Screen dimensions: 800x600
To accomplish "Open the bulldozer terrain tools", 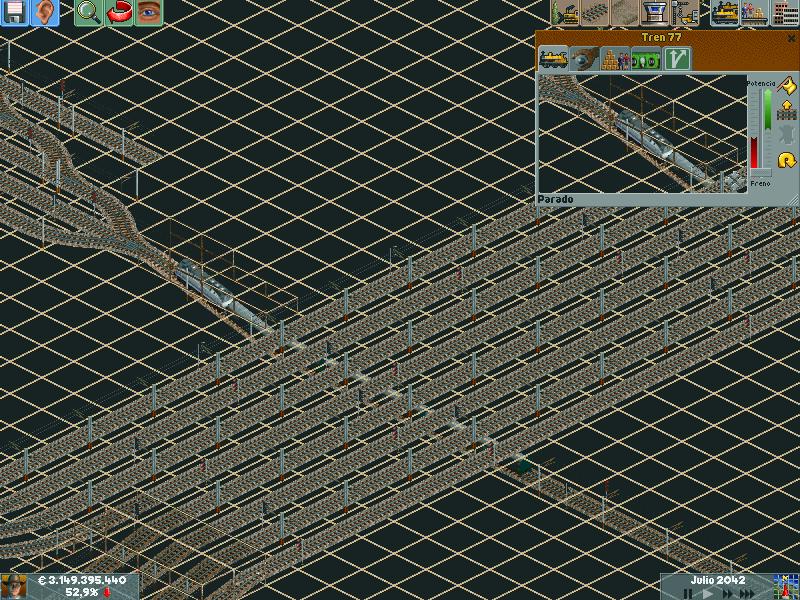I will pos(567,13).
